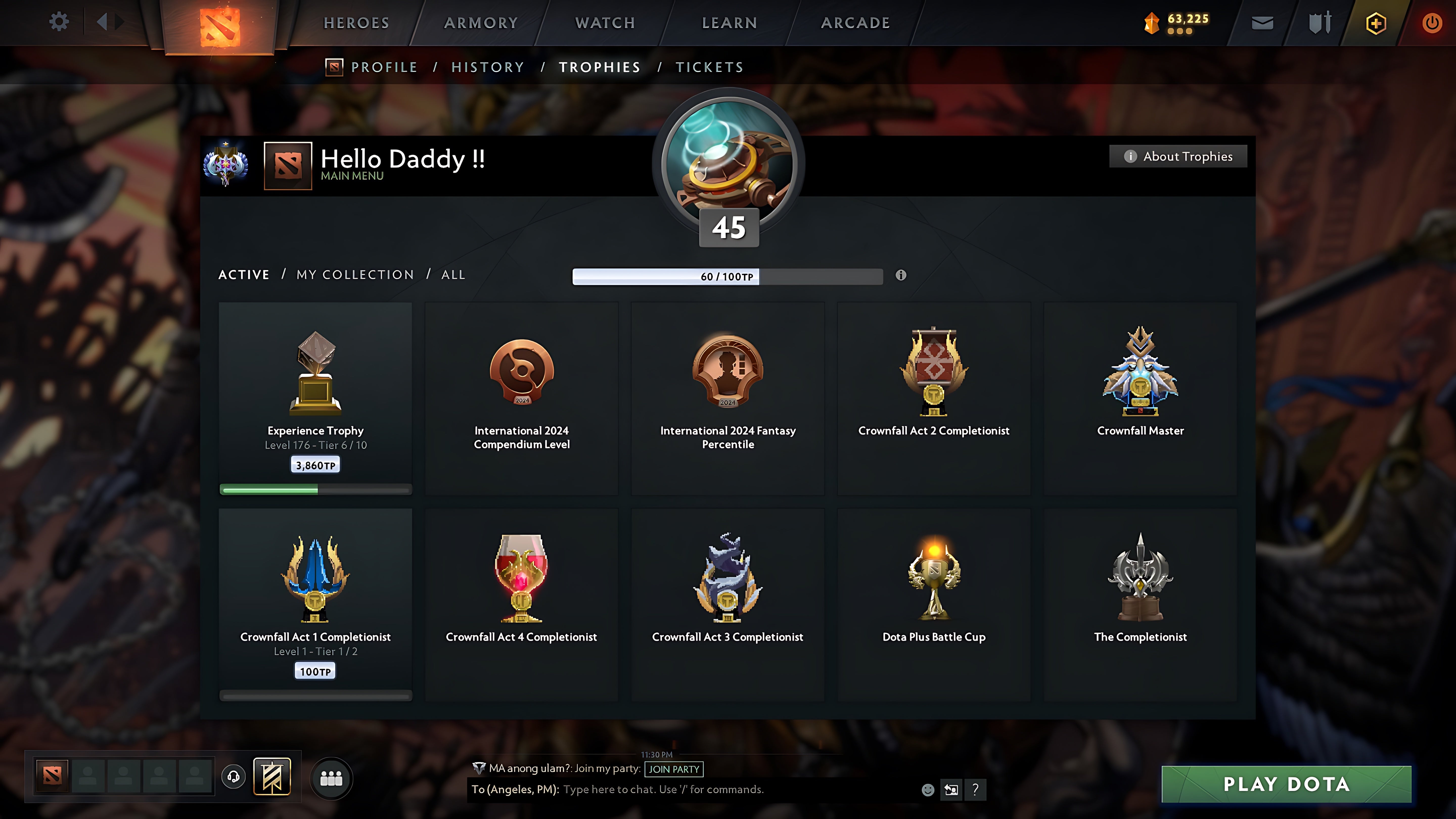This screenshot has width=1456, height=819.
Task: Show ALL trophies
Action: pos(453,275)
